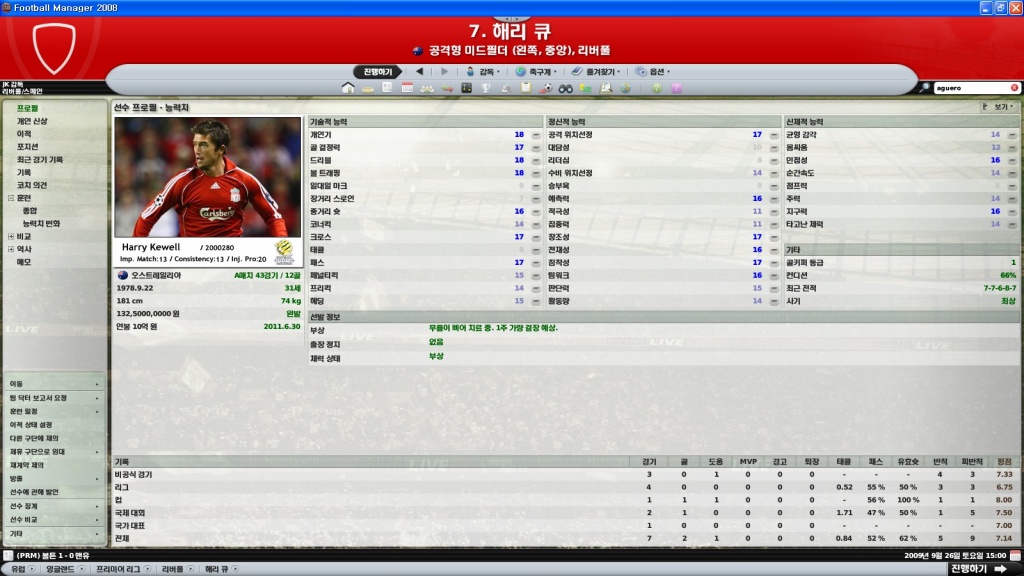The height and width of the screenshot is (576, 1024).
Task: Click the 리버풀 breadcrumb in the bottom bar
Action: [173, 569]
